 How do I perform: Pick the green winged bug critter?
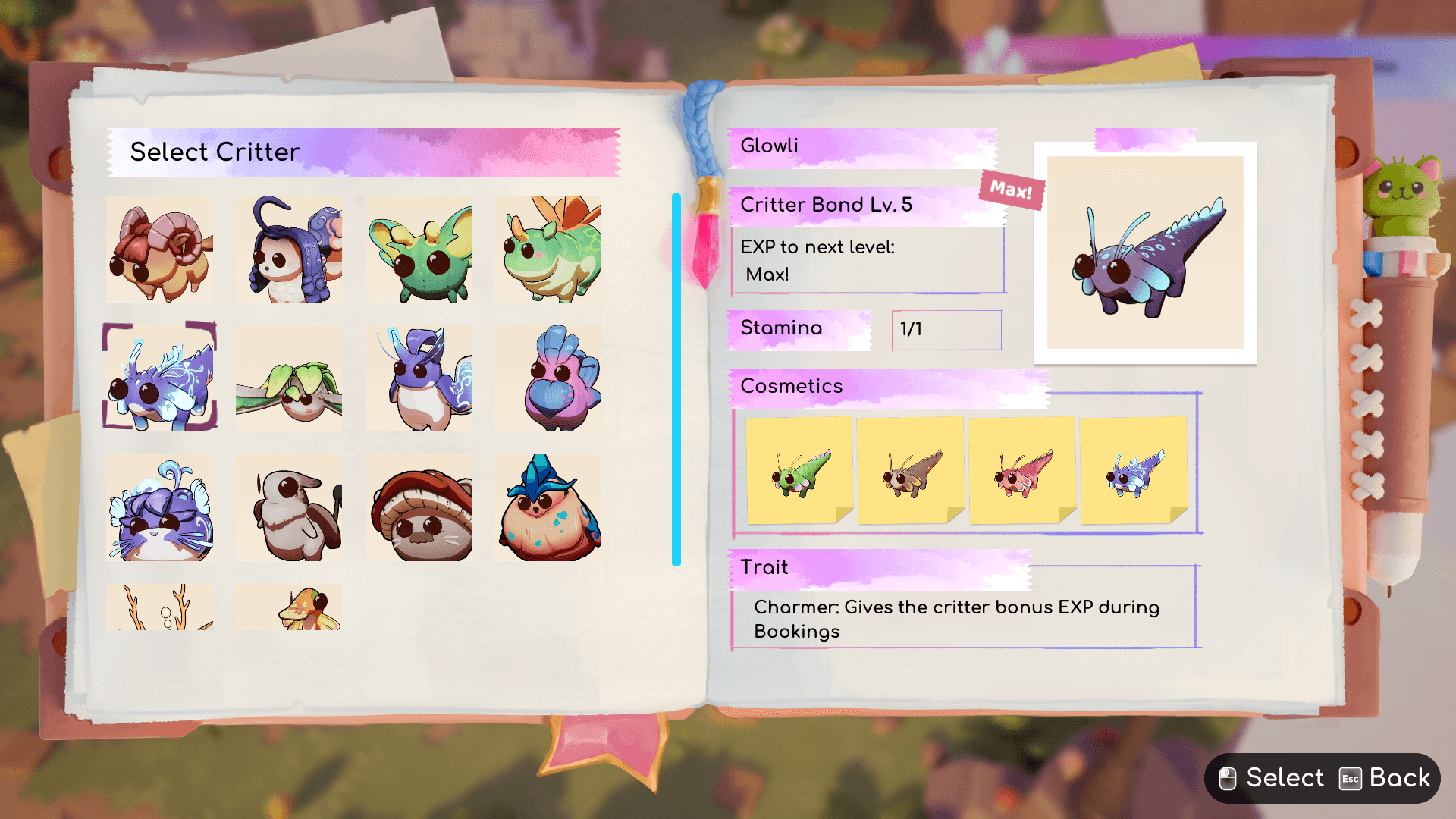tap(419, 249)
